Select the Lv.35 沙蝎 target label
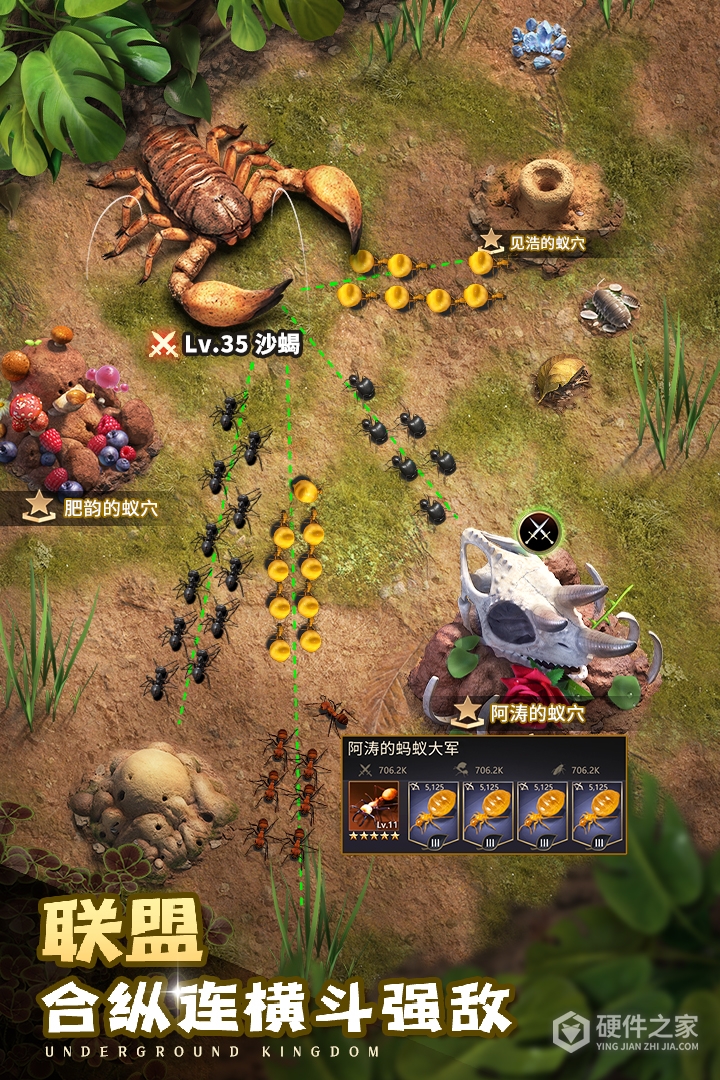Viewport: 720px width, 1080px height. (225, 344)
